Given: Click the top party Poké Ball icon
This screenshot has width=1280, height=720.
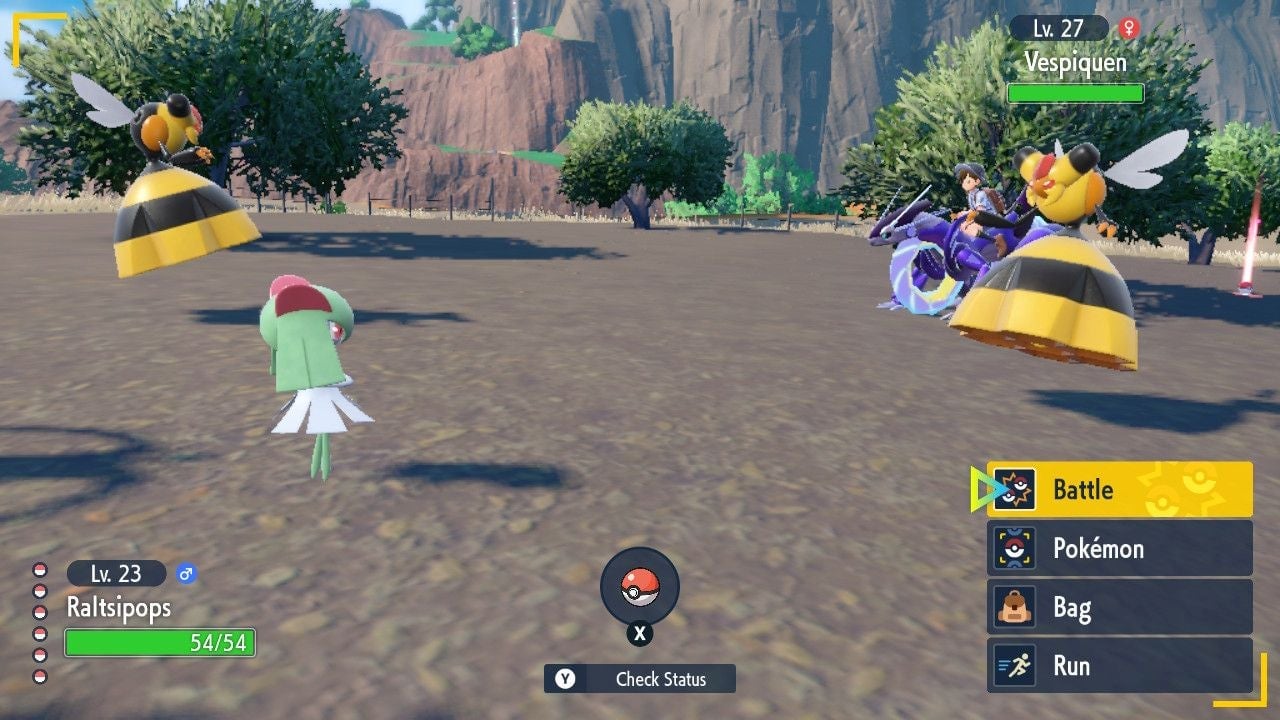Looking at the screenshot, I should (x=39, y=570).
